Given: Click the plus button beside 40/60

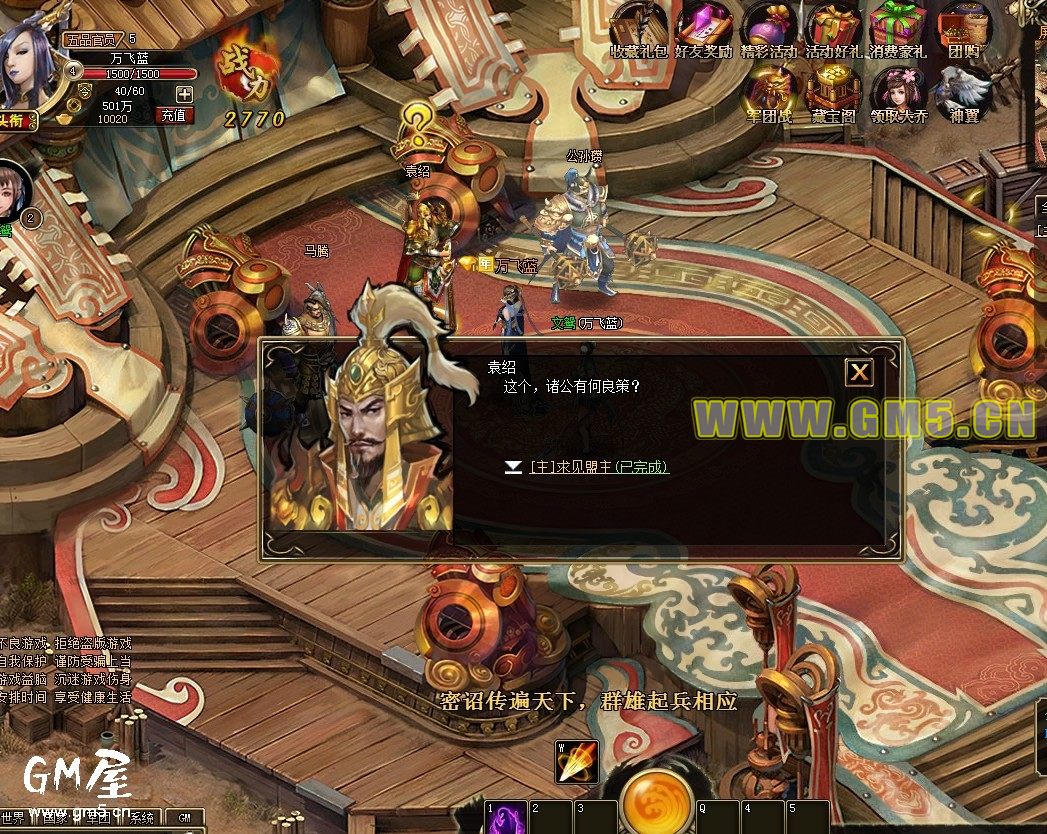Looking at the screenshot, I should click(184, 93).
